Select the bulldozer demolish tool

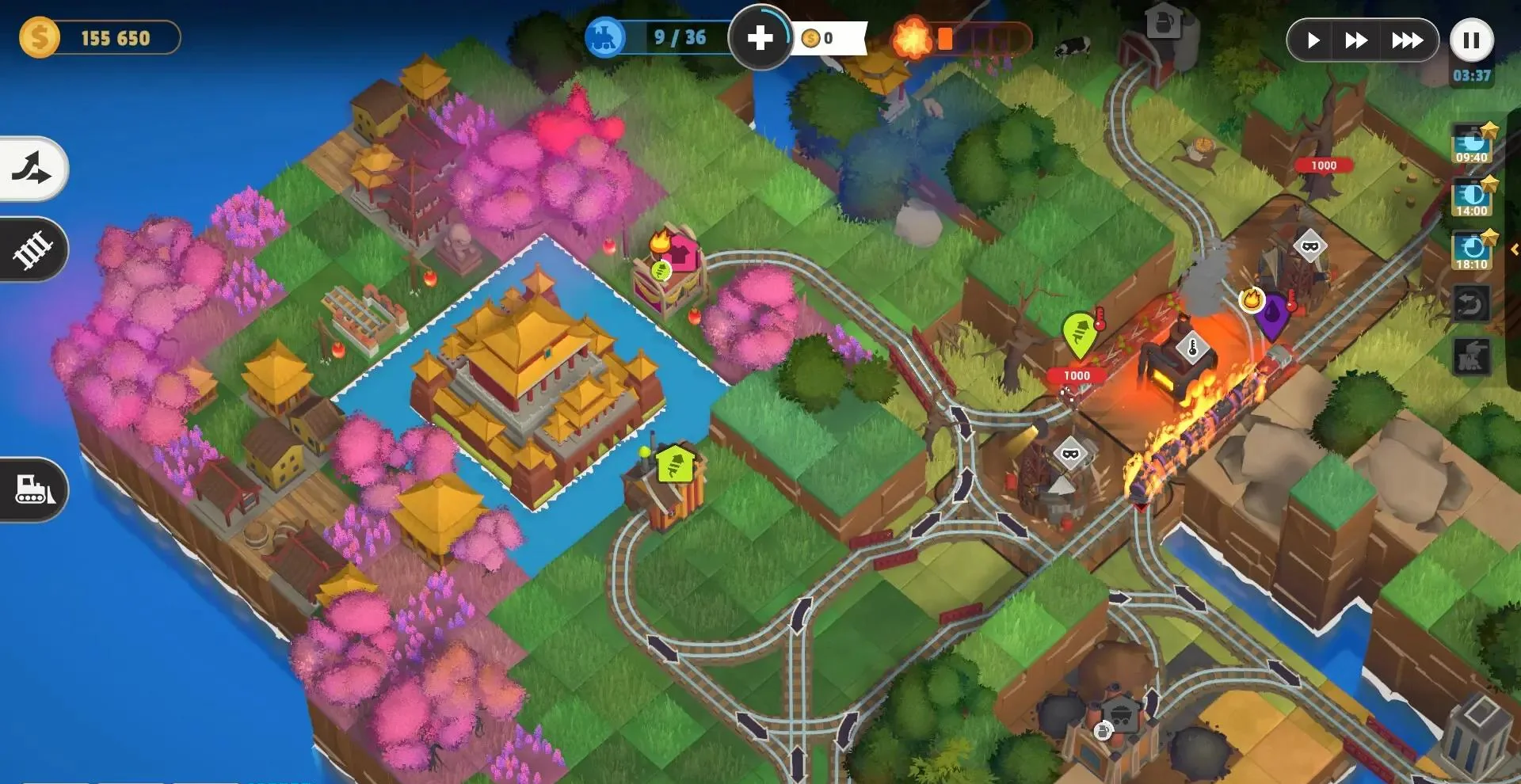coord(32,489)
